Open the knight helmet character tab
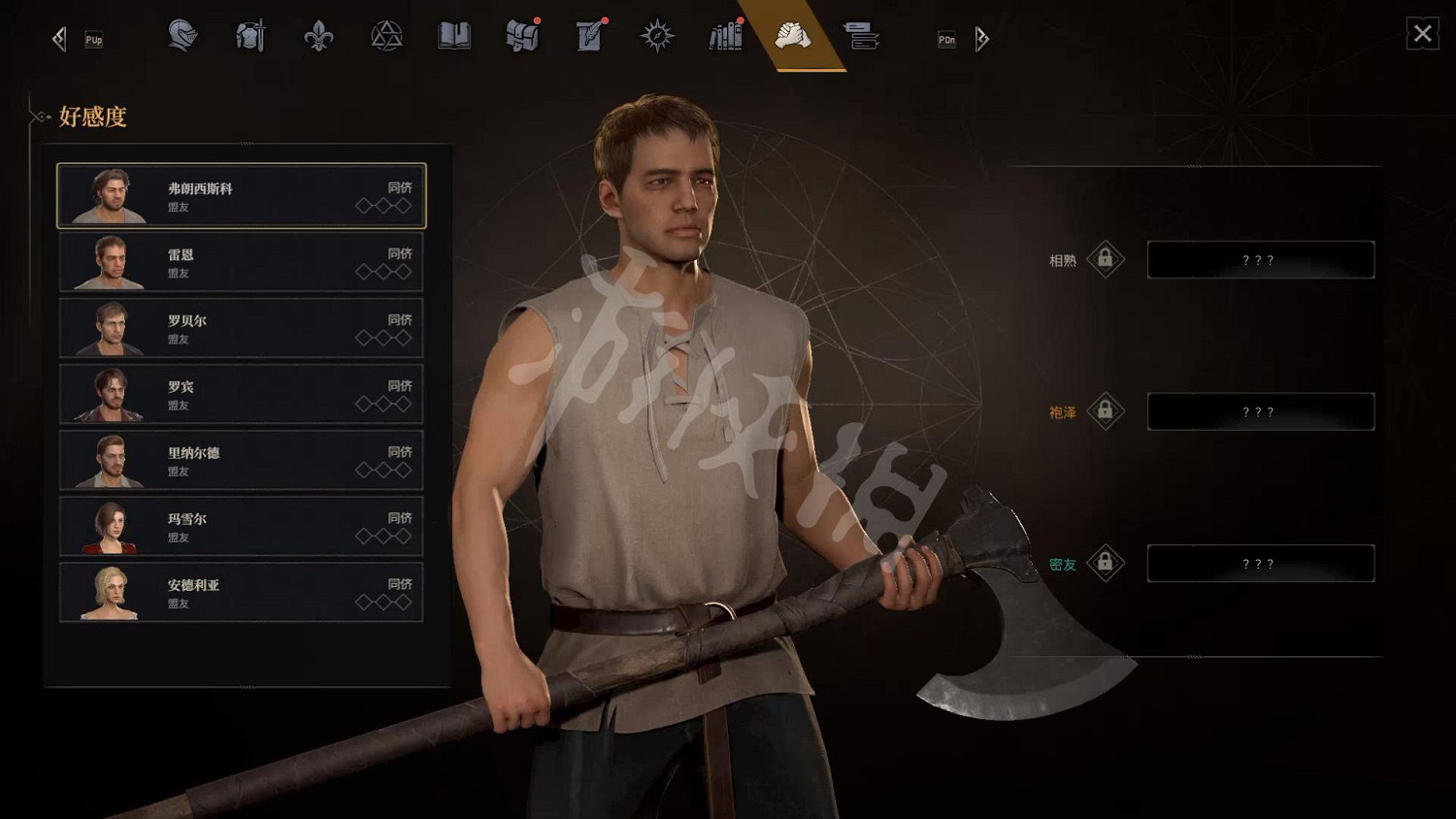1456x819 pixels. coord(182,37)
